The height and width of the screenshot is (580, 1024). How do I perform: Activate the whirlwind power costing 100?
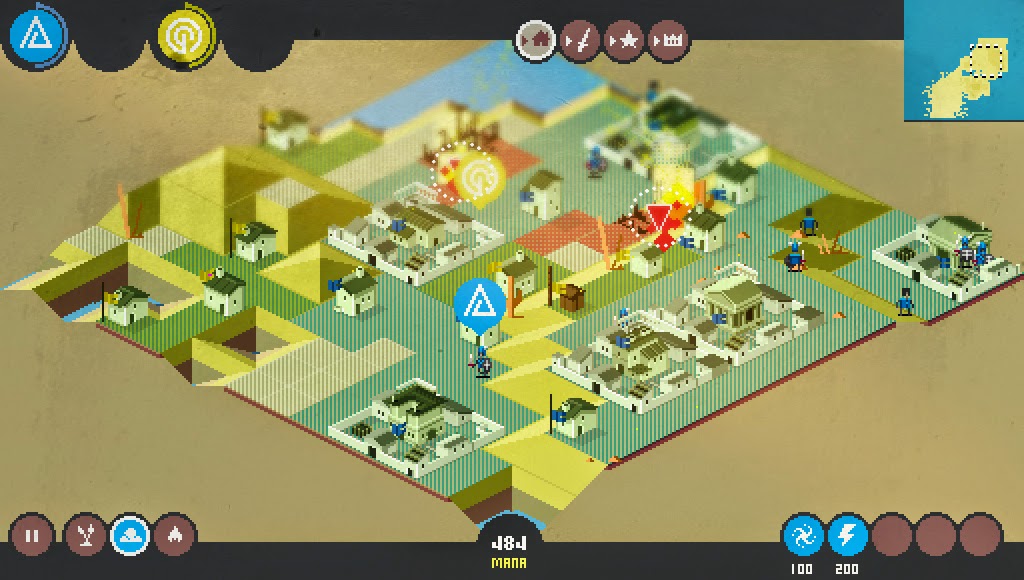pos(802,537)
